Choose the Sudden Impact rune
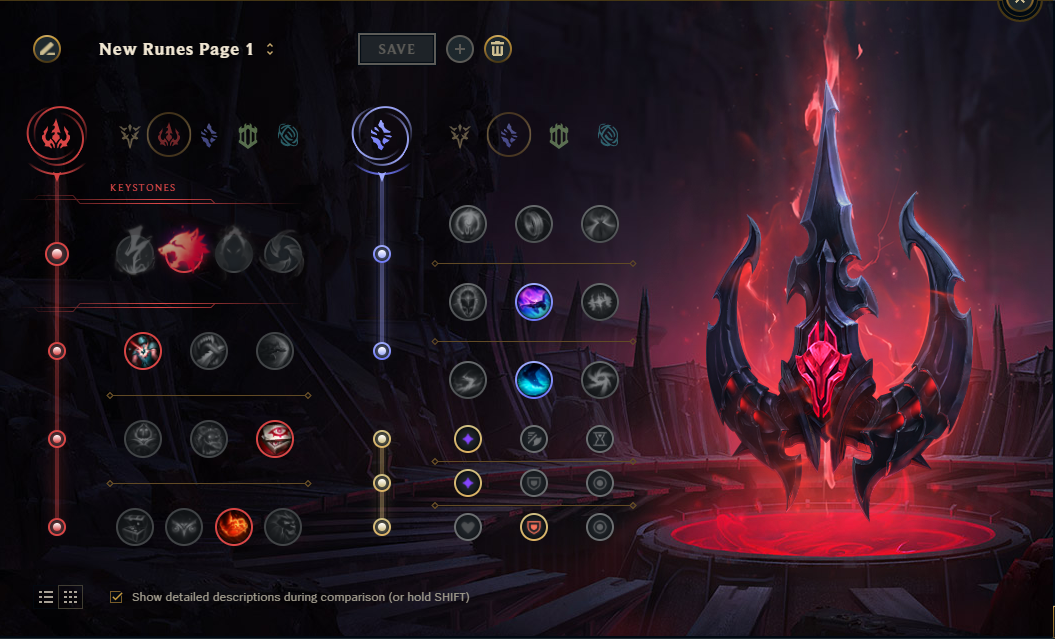The width and height of the screenshot is (1055, 639). (275, 351)
